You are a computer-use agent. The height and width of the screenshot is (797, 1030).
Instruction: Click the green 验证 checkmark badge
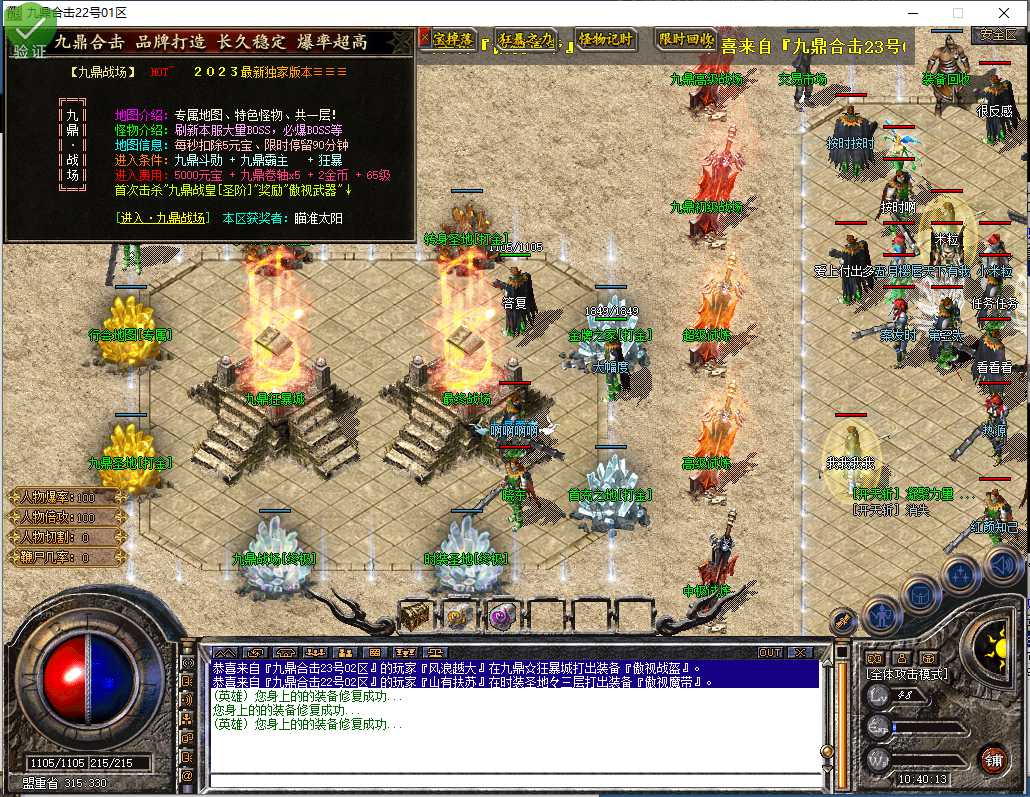(x=26, y=37)
